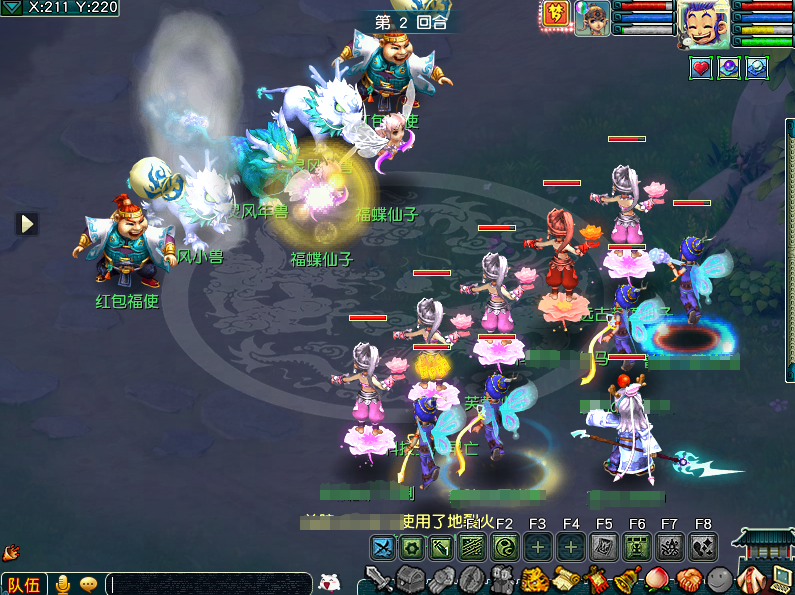The width and height of the screenshot is (795, 595).
Task: Open the orange speech bubble chat icon
Action: click(88, 584)
